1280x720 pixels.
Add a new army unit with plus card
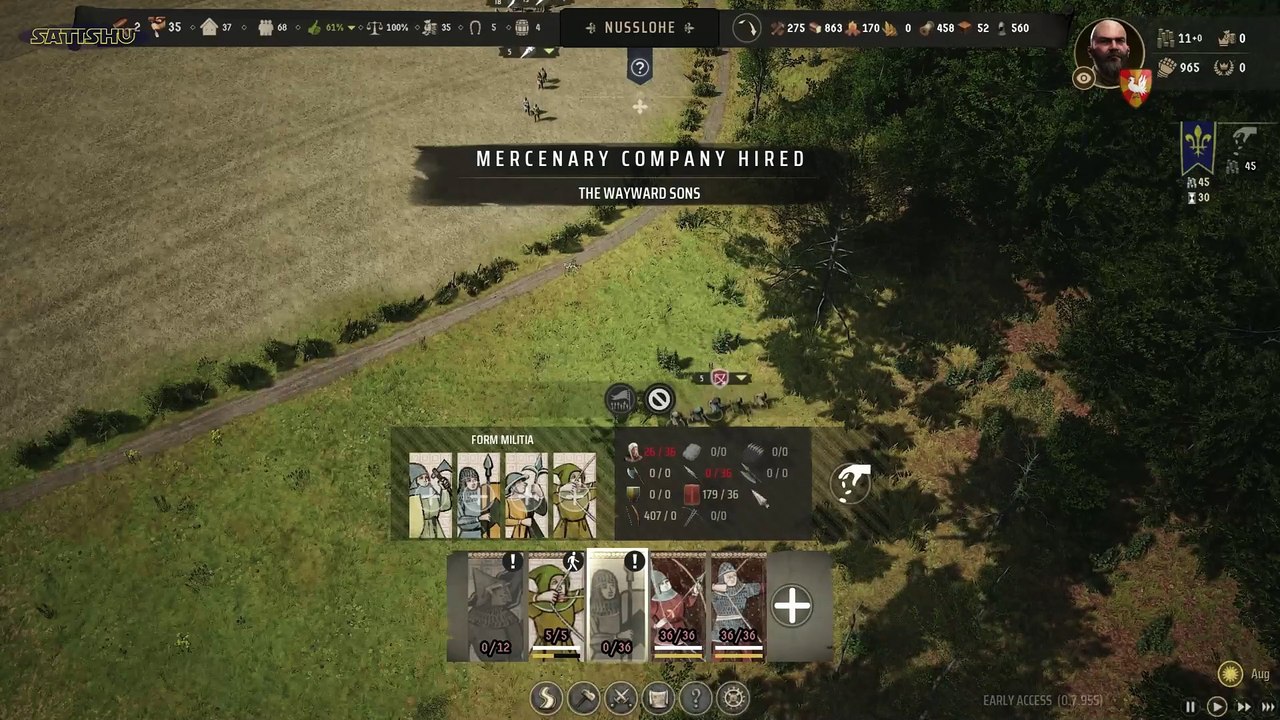(x=792, y=606)
